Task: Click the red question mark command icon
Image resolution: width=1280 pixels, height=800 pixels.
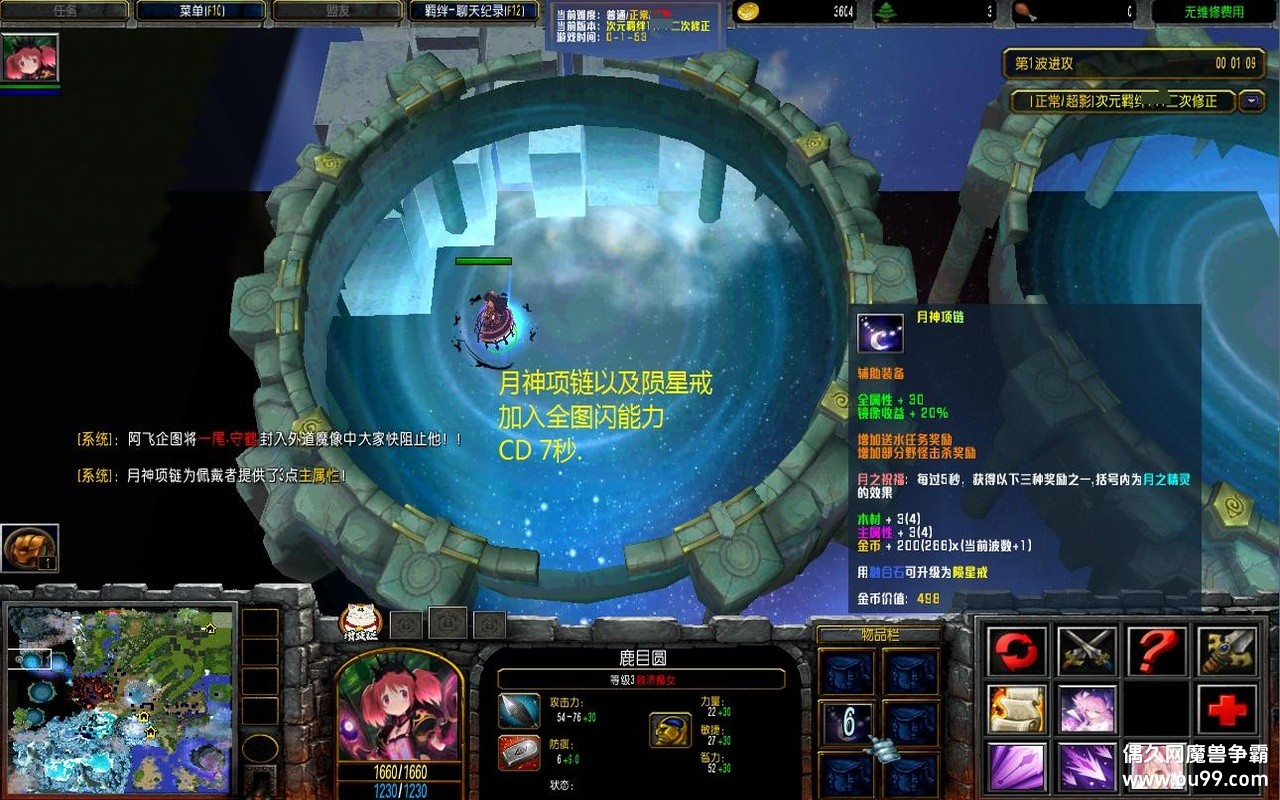Action: pyautogui.click(x=1156, y=652)
